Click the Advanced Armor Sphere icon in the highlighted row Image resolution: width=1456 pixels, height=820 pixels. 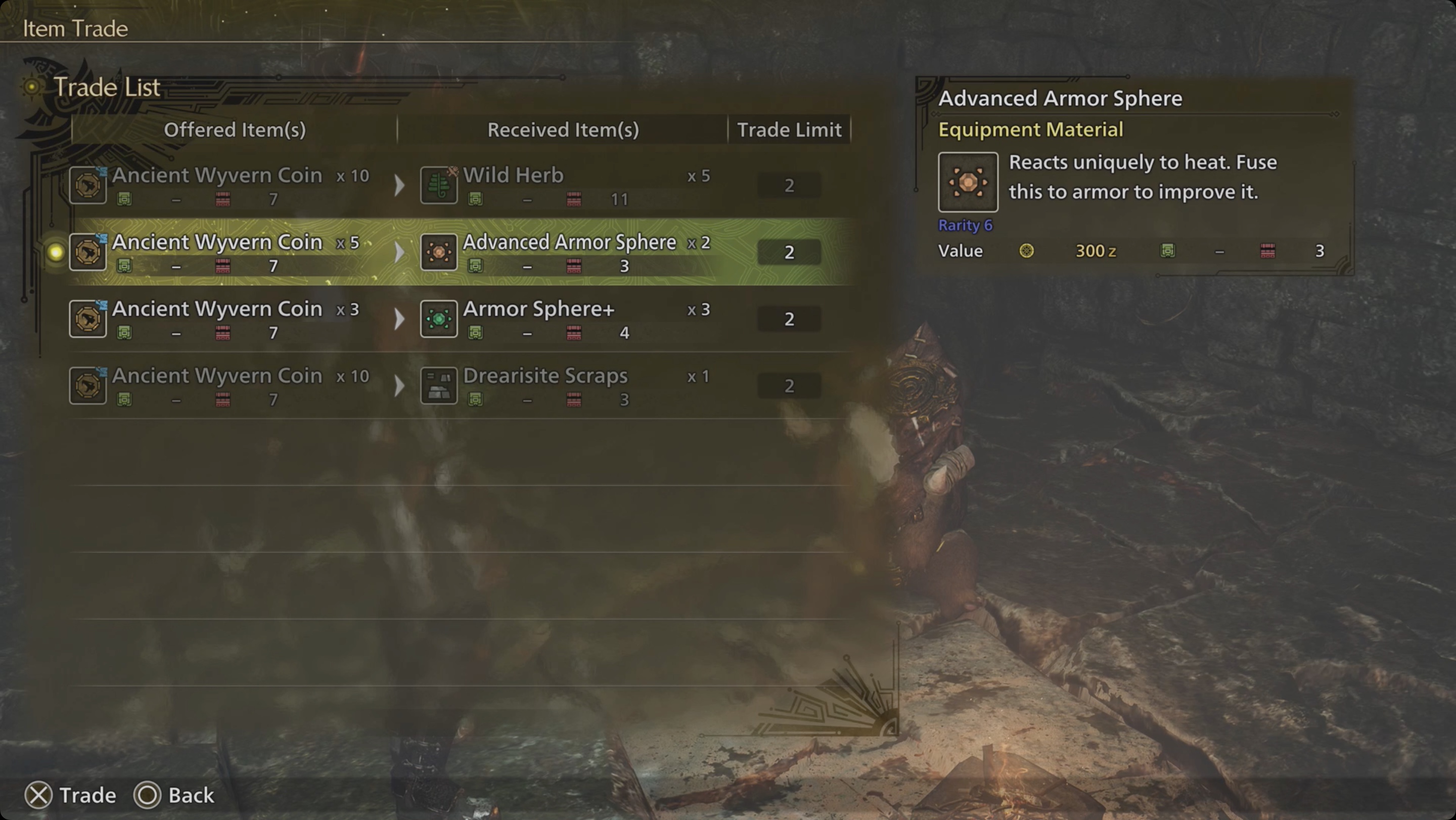coord(439,251)
